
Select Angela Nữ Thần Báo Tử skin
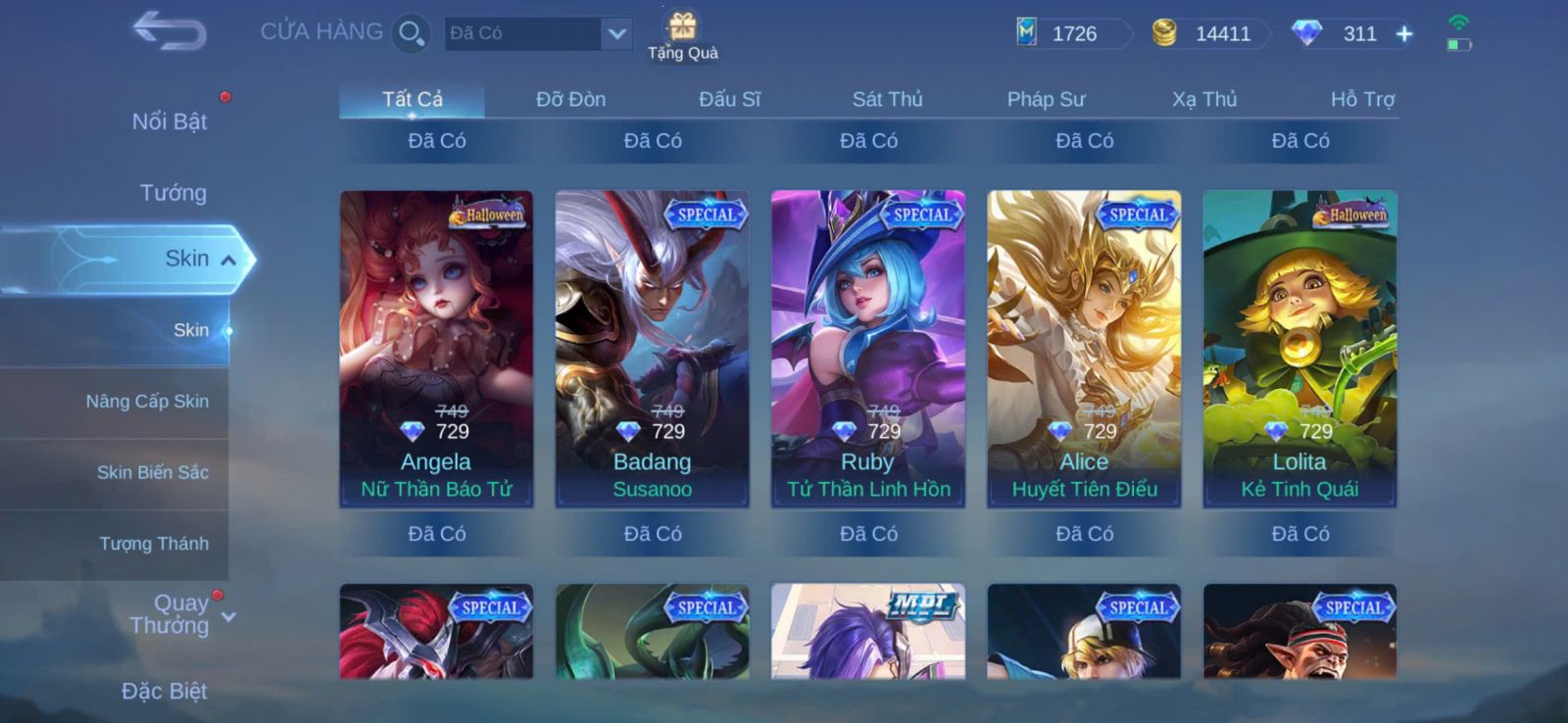pos(436,348)
